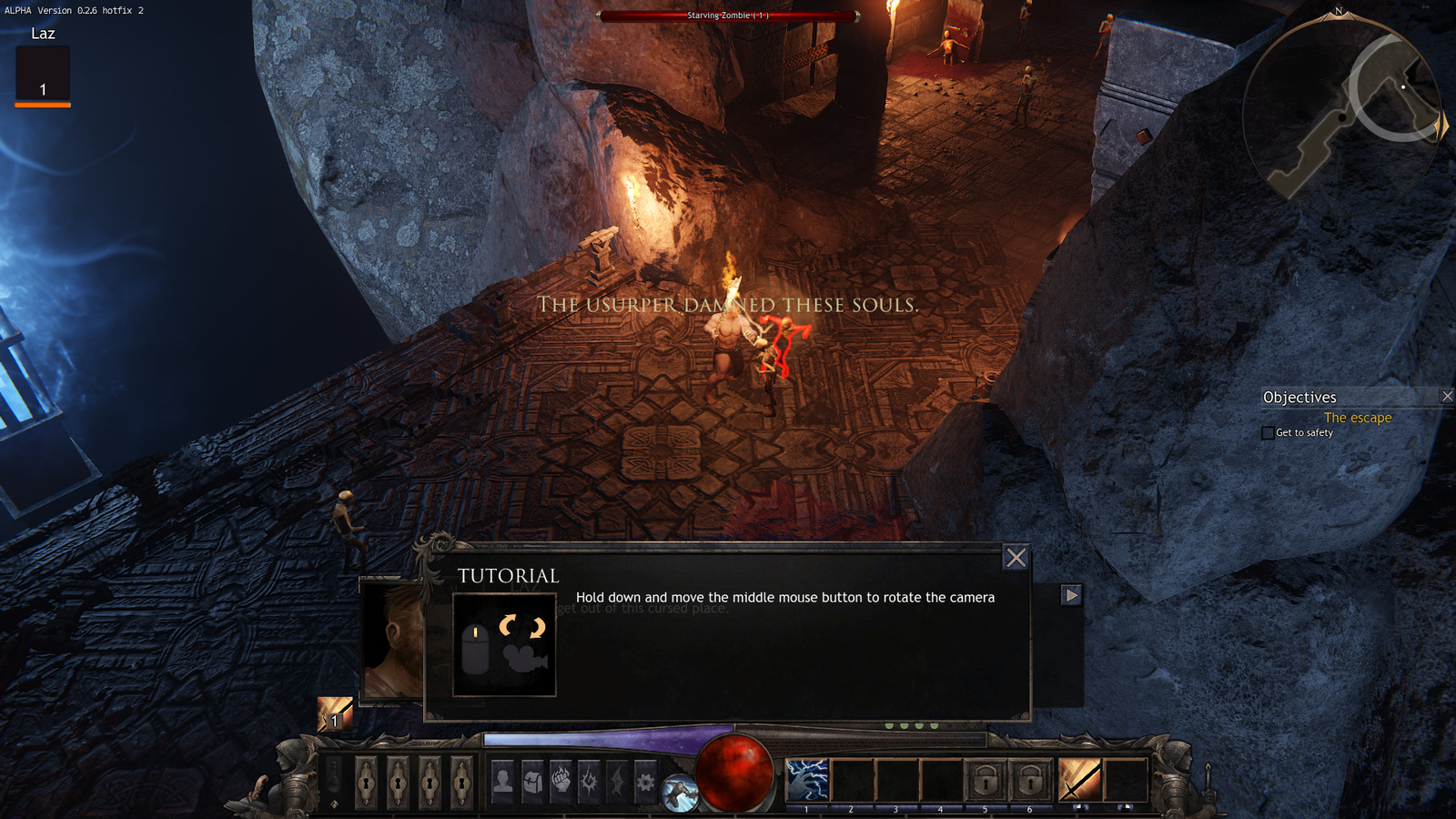Activate the lightning hand skill in slot 1

coord(806,781)
